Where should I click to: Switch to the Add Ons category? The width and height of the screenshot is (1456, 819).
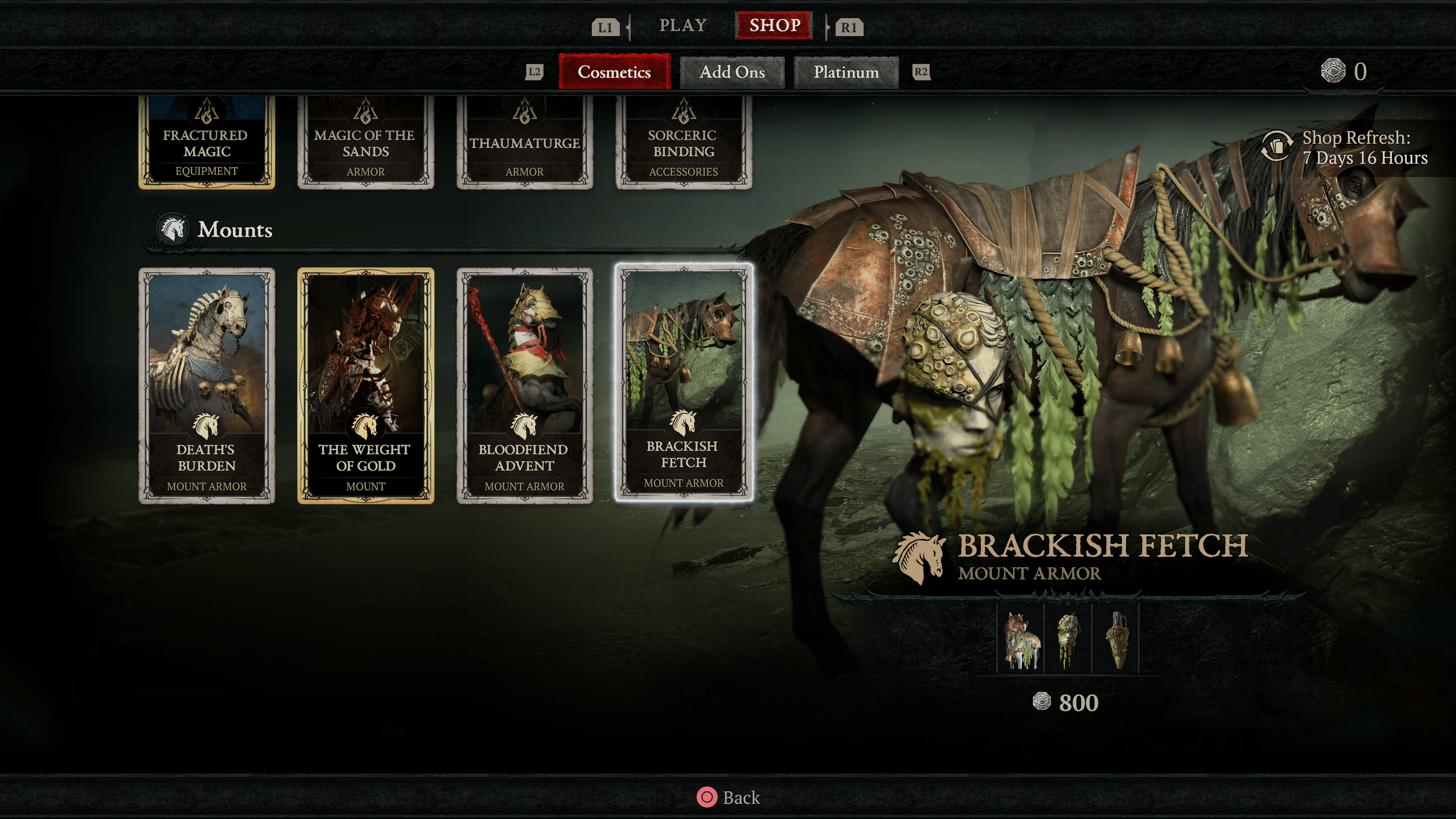pyautogui.click(x=732, y=72)
